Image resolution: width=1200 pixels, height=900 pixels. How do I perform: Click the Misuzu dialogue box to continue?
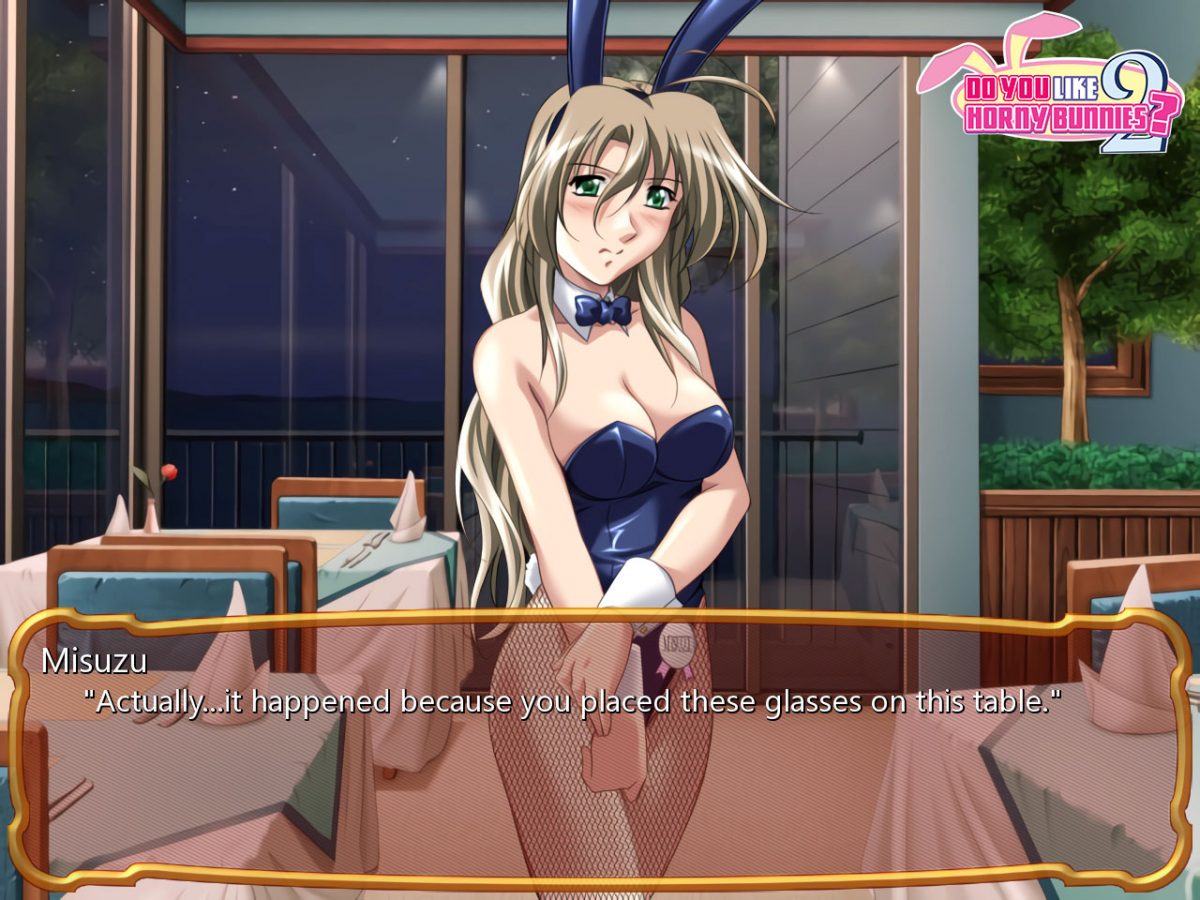tap(600, 750)
